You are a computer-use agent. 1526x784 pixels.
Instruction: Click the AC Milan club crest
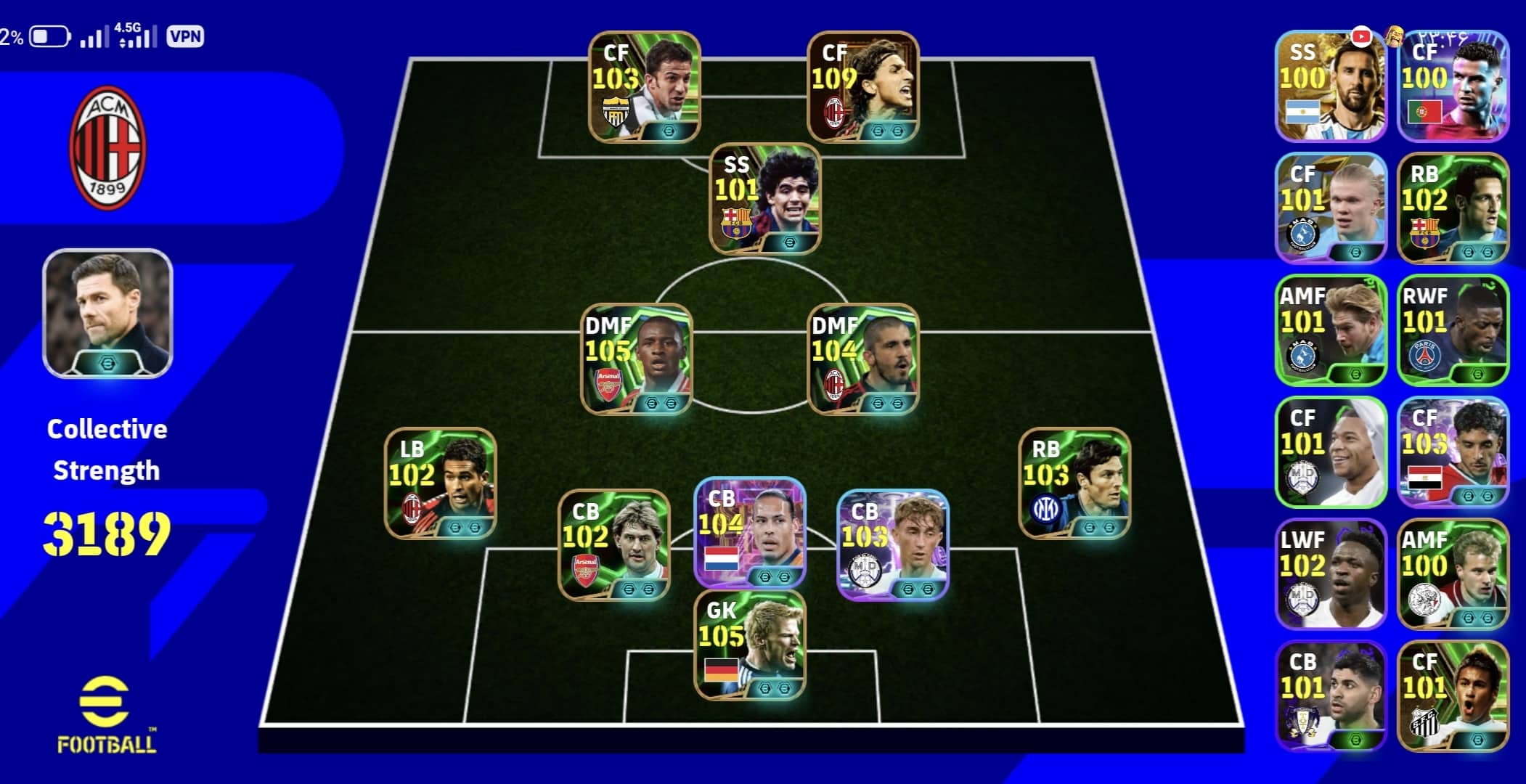coord(107,147)
